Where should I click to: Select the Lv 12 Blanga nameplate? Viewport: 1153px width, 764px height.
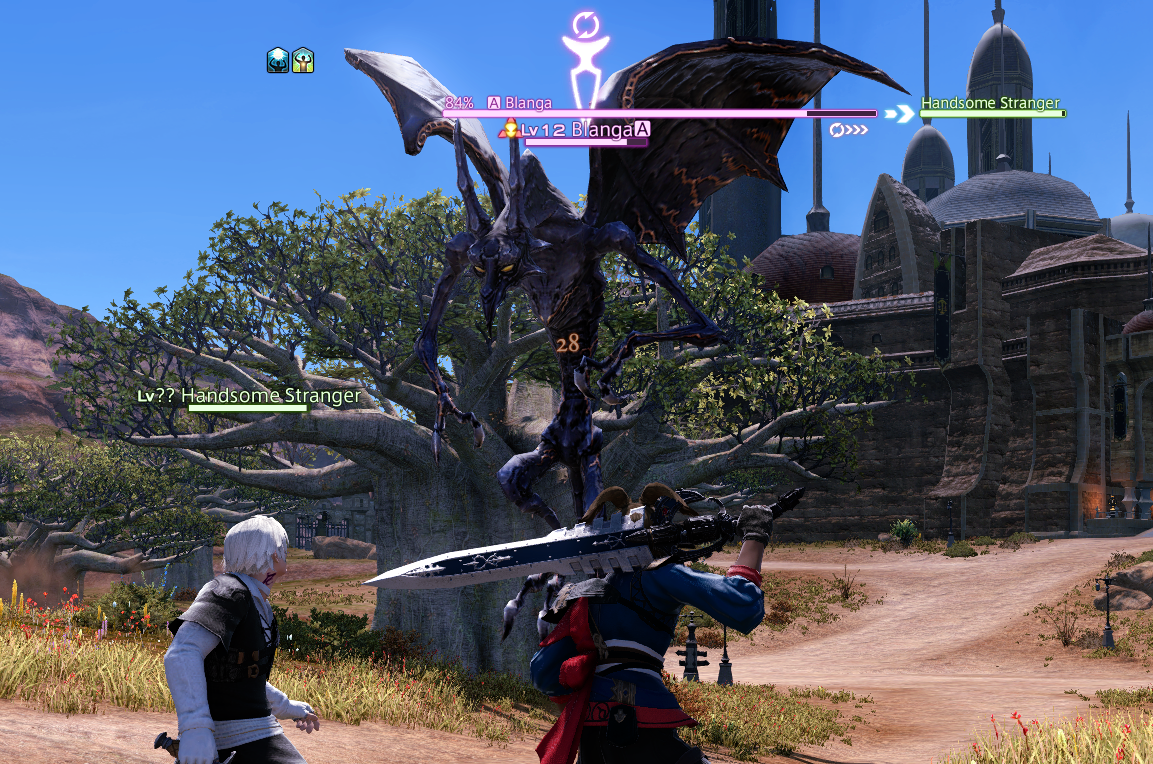tap(577, 130)
